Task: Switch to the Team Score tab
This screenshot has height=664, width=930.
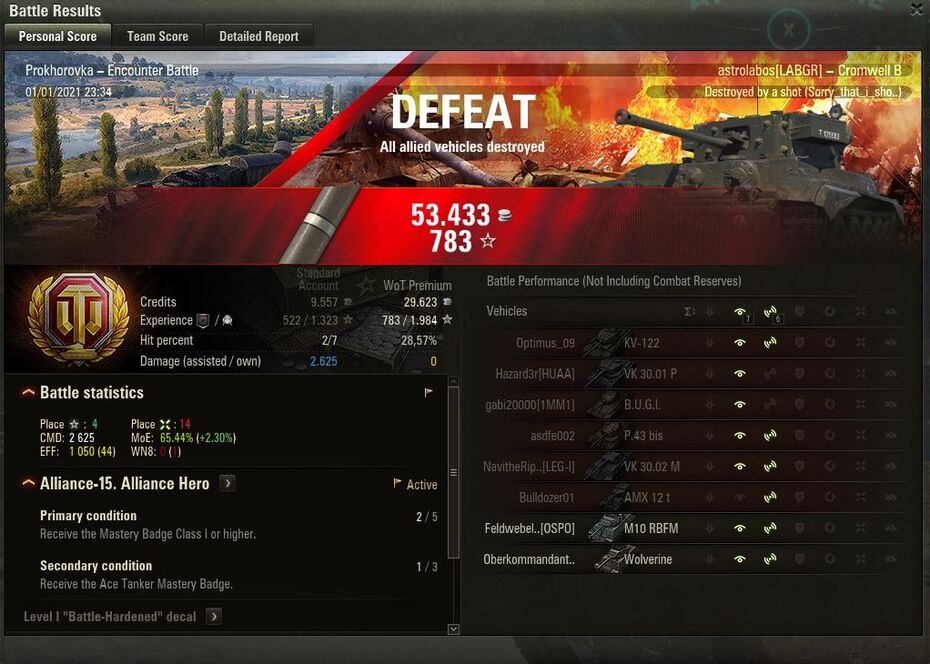Action: [x=157, y=36]
